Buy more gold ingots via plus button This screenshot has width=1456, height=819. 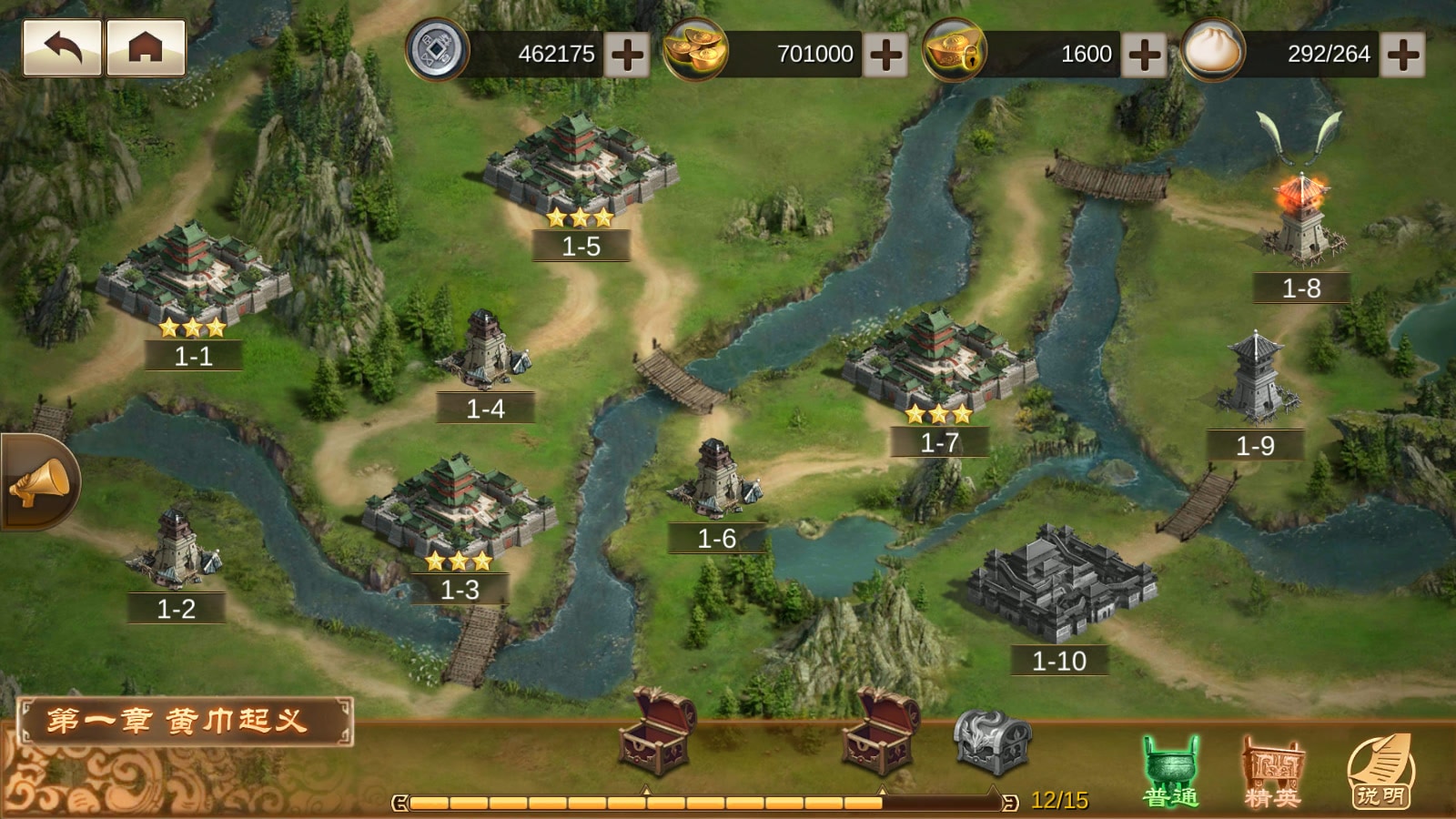pyautogui.click(x=885, y=54)
